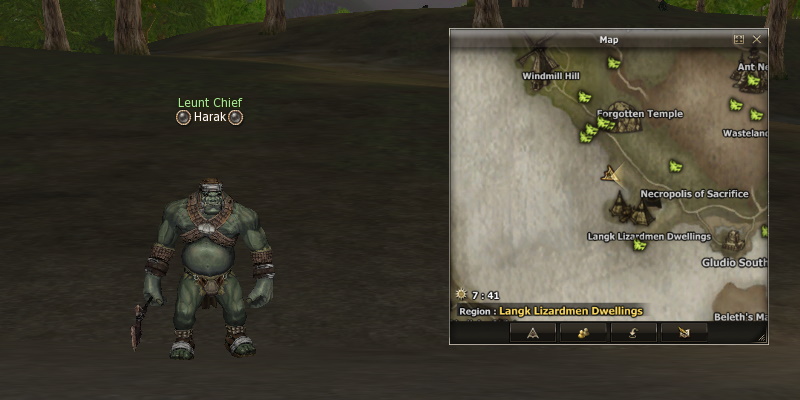The image size is (800, 400).
Task: Click the arrowhead button in the map toolbar
Action: [533, 333]
